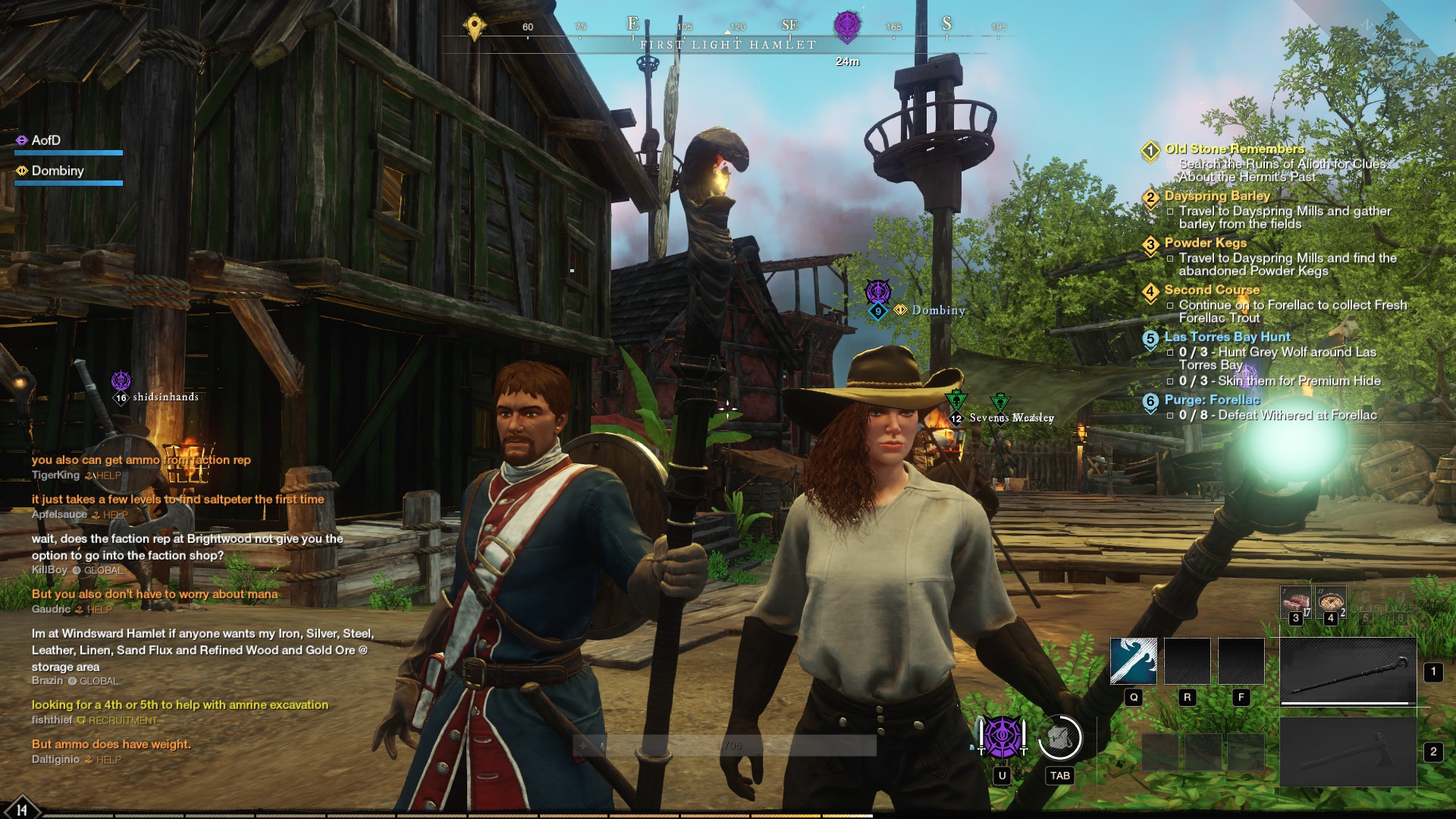Click the purple faction marker on compass

click(846, 27)
